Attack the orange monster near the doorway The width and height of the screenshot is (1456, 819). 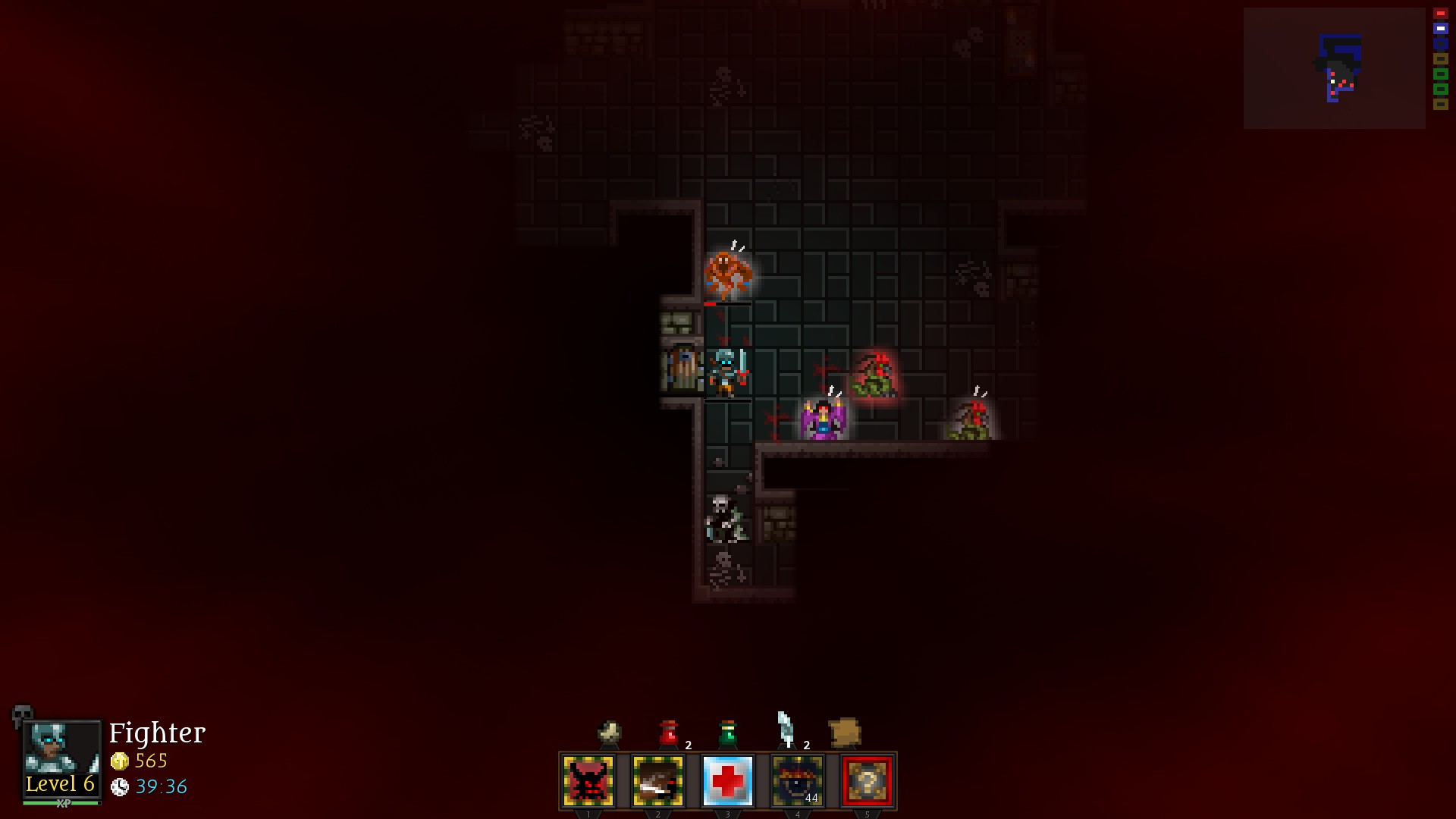[x=729, y=275]
